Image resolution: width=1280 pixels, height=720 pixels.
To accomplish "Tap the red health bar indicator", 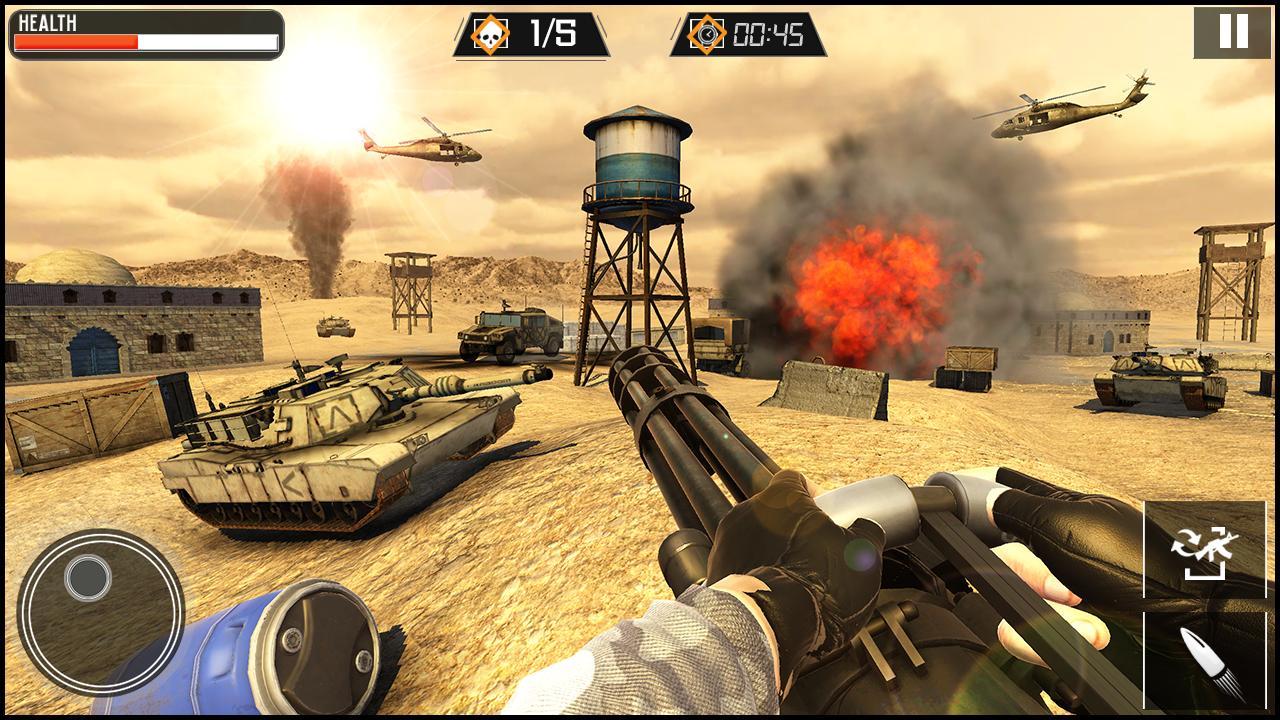I will 75,42.
